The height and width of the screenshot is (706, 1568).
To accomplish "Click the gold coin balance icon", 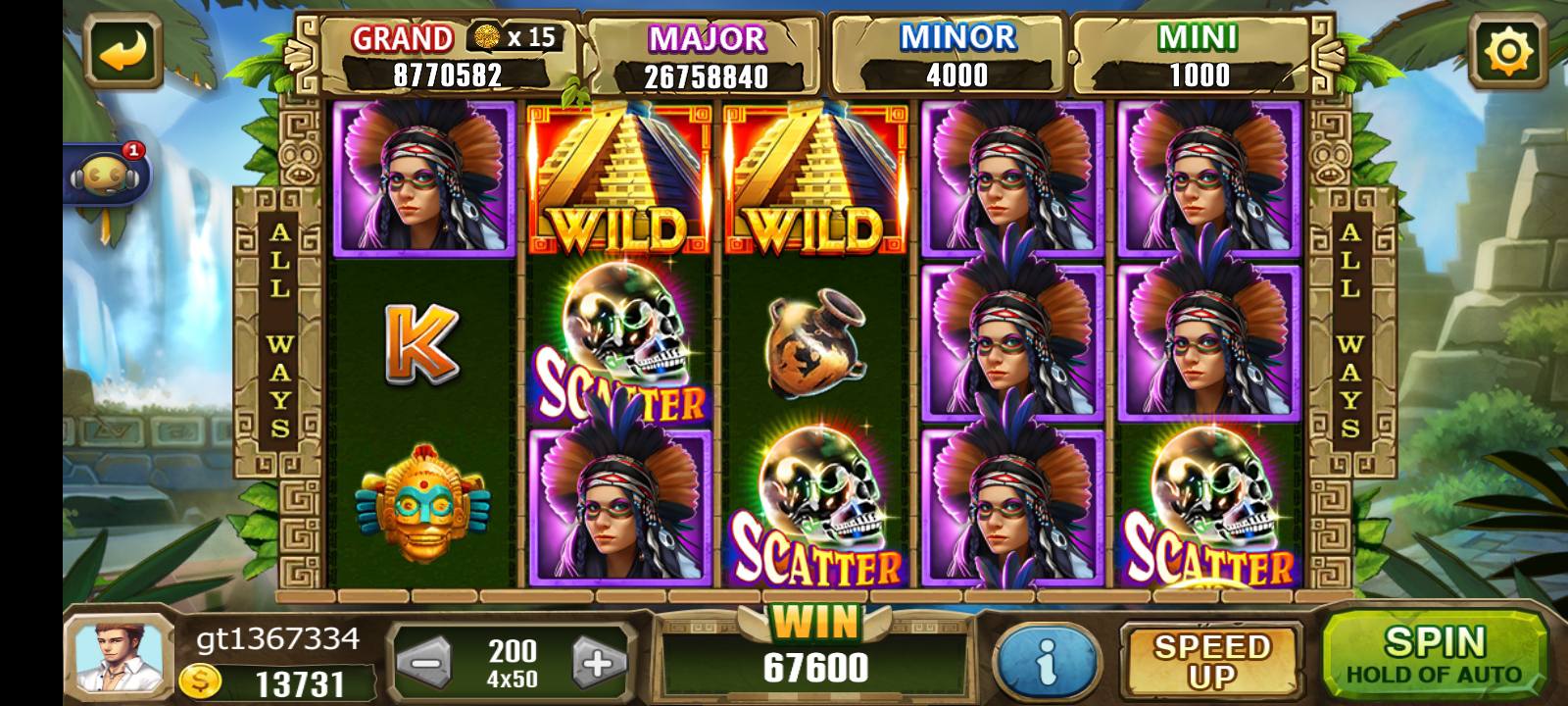I will click(x=200, y=681).
